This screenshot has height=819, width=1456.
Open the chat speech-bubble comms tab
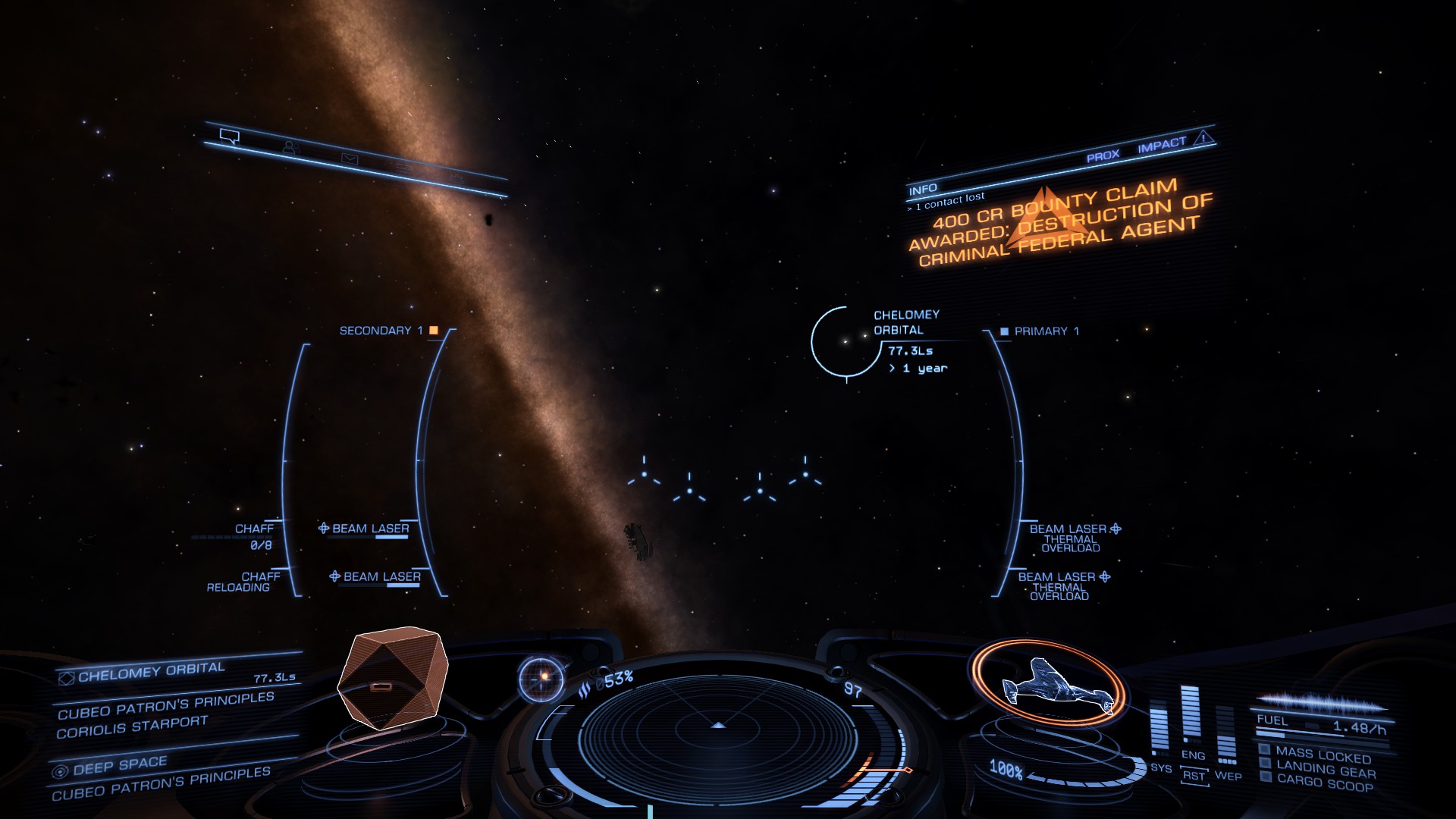pos(229,136)
